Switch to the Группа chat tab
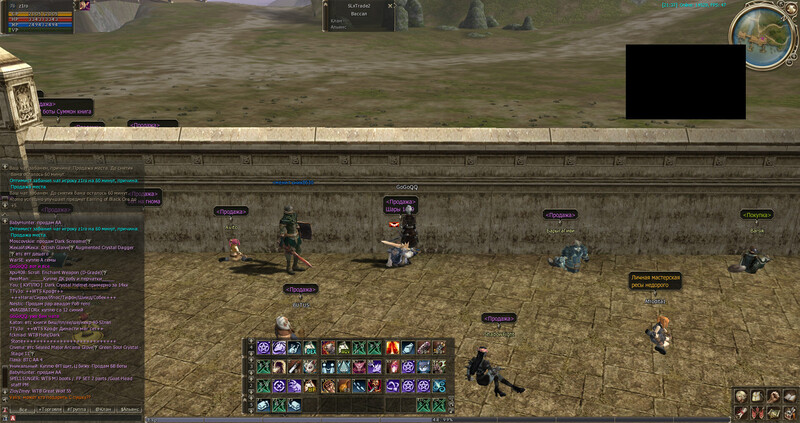The width and height of the screenshot is (800, 423). coord(75,410)
